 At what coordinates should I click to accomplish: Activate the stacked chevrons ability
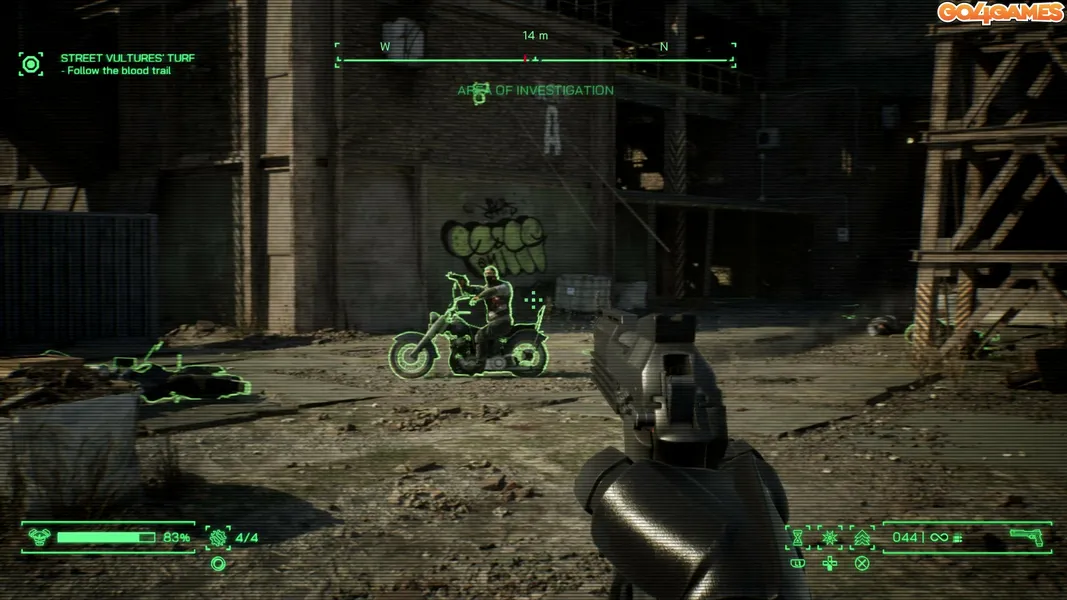click(x=862, y=538)
